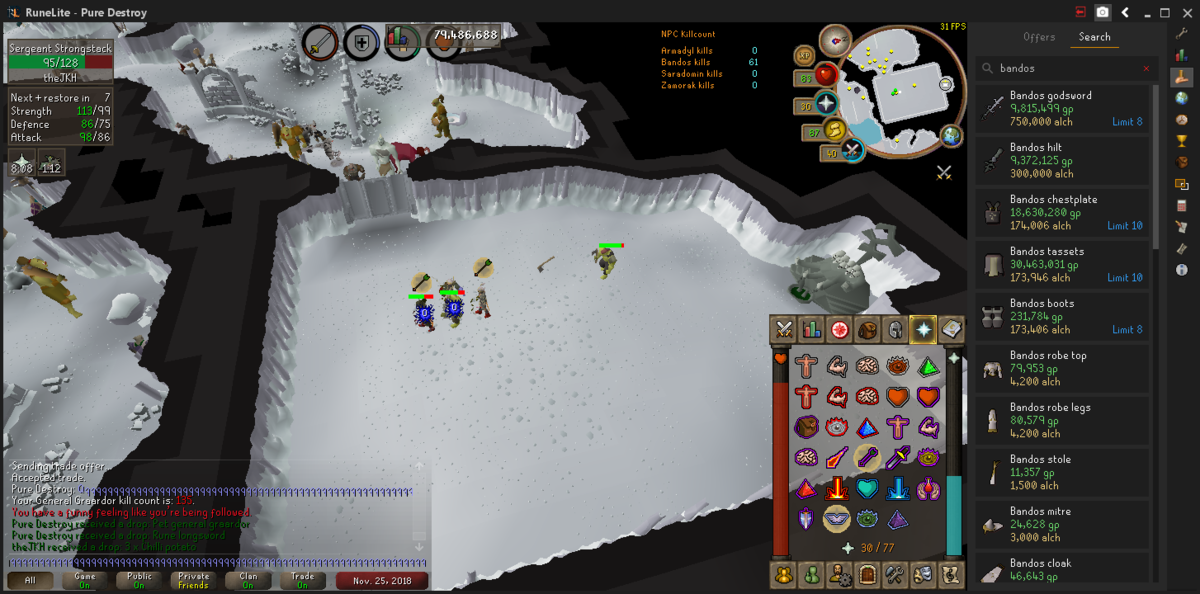Open the Spellbook tab
Screen dimensions: 1200x594
tap(950, 328)
